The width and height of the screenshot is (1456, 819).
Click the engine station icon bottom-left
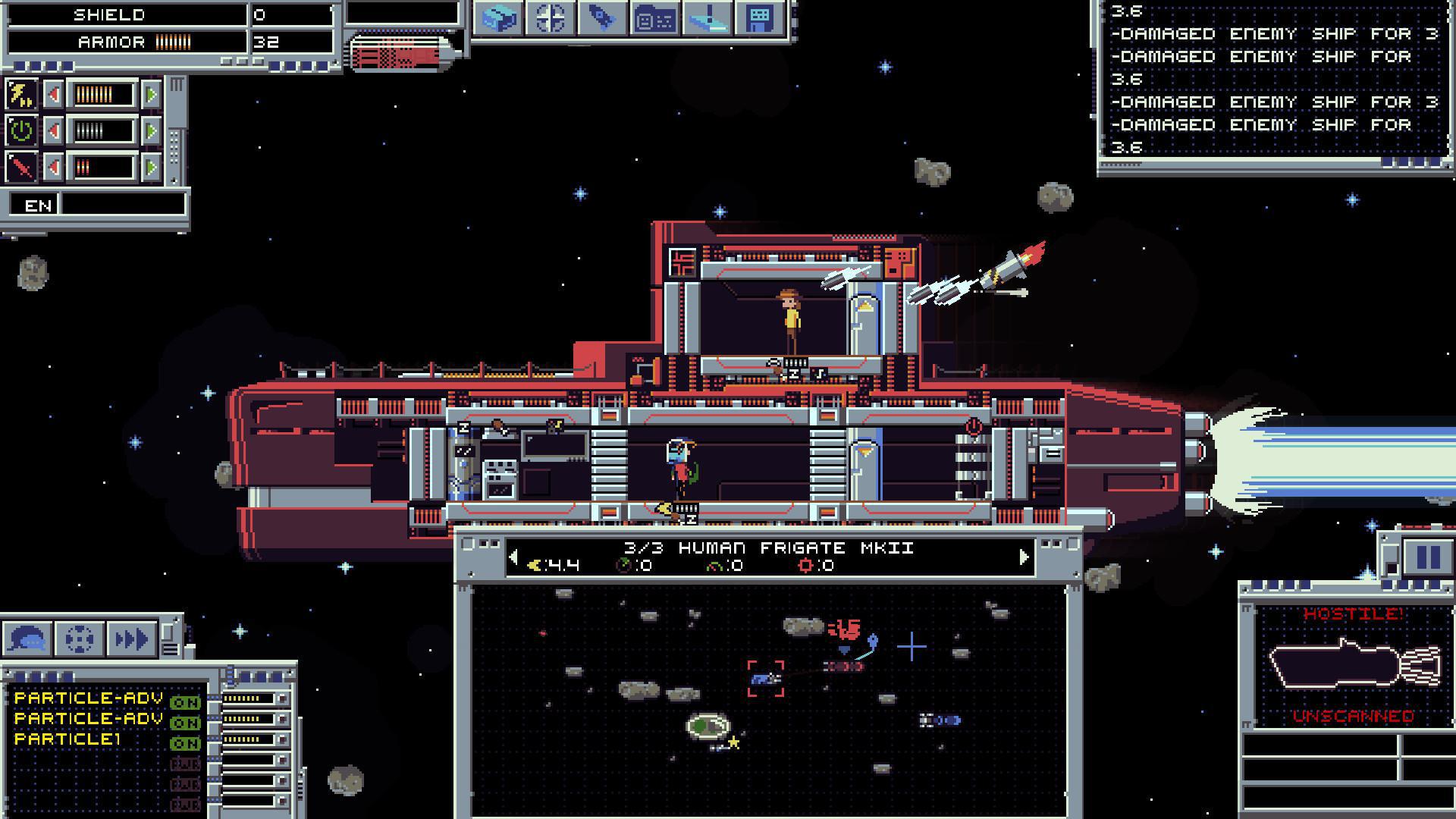pos(79,639)
